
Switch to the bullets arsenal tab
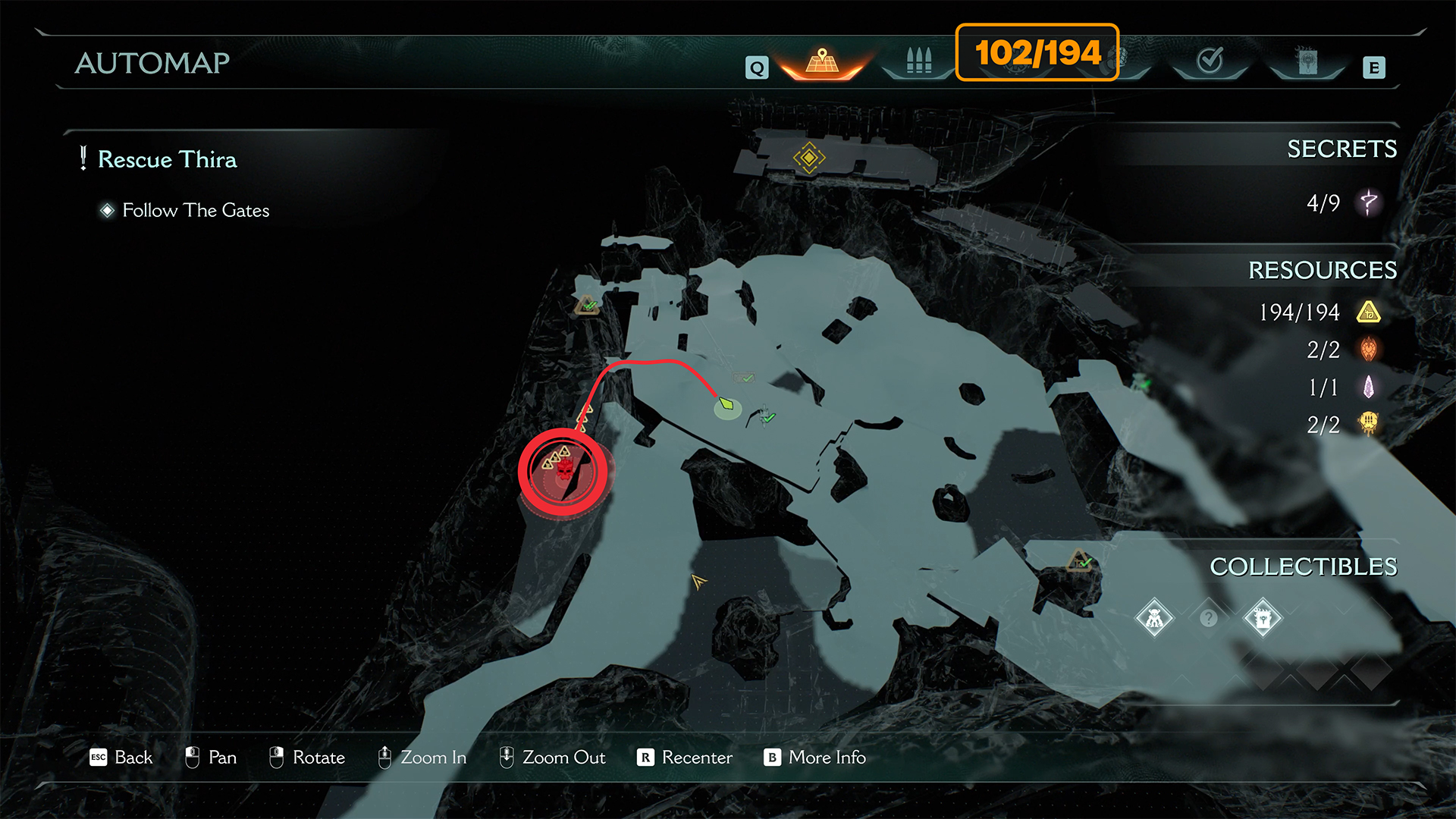coord(918,60)
